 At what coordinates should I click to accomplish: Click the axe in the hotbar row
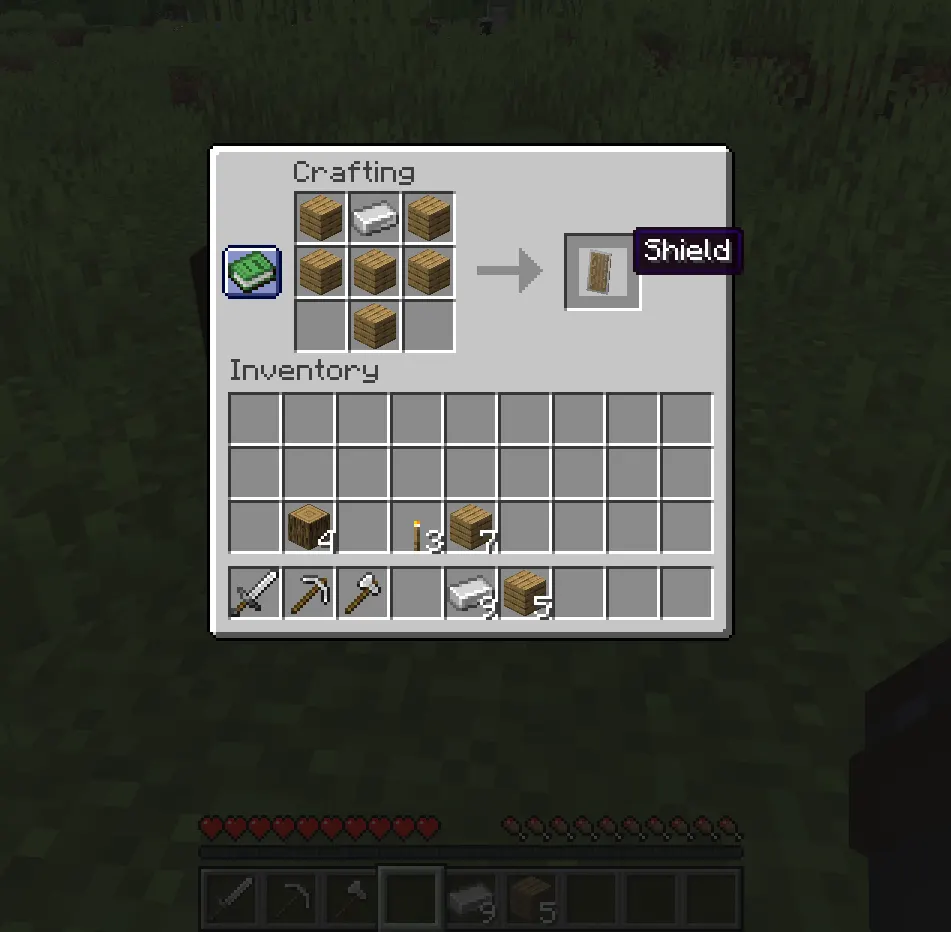tap(363, 594)
